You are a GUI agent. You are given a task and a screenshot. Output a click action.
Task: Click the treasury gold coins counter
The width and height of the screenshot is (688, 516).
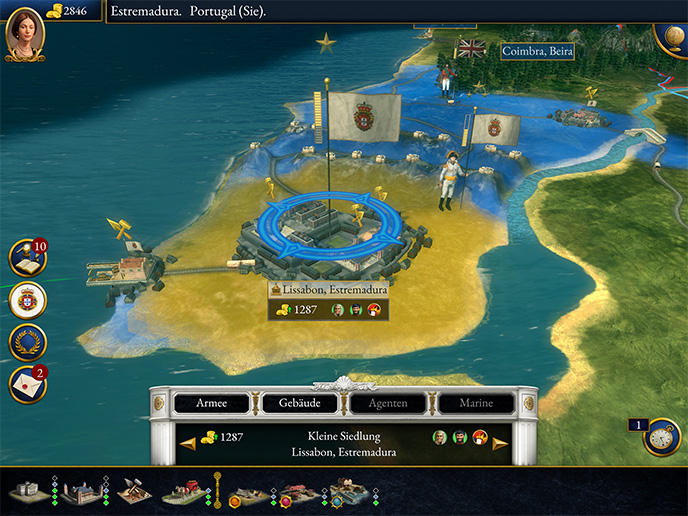click(x=66, y=10)
